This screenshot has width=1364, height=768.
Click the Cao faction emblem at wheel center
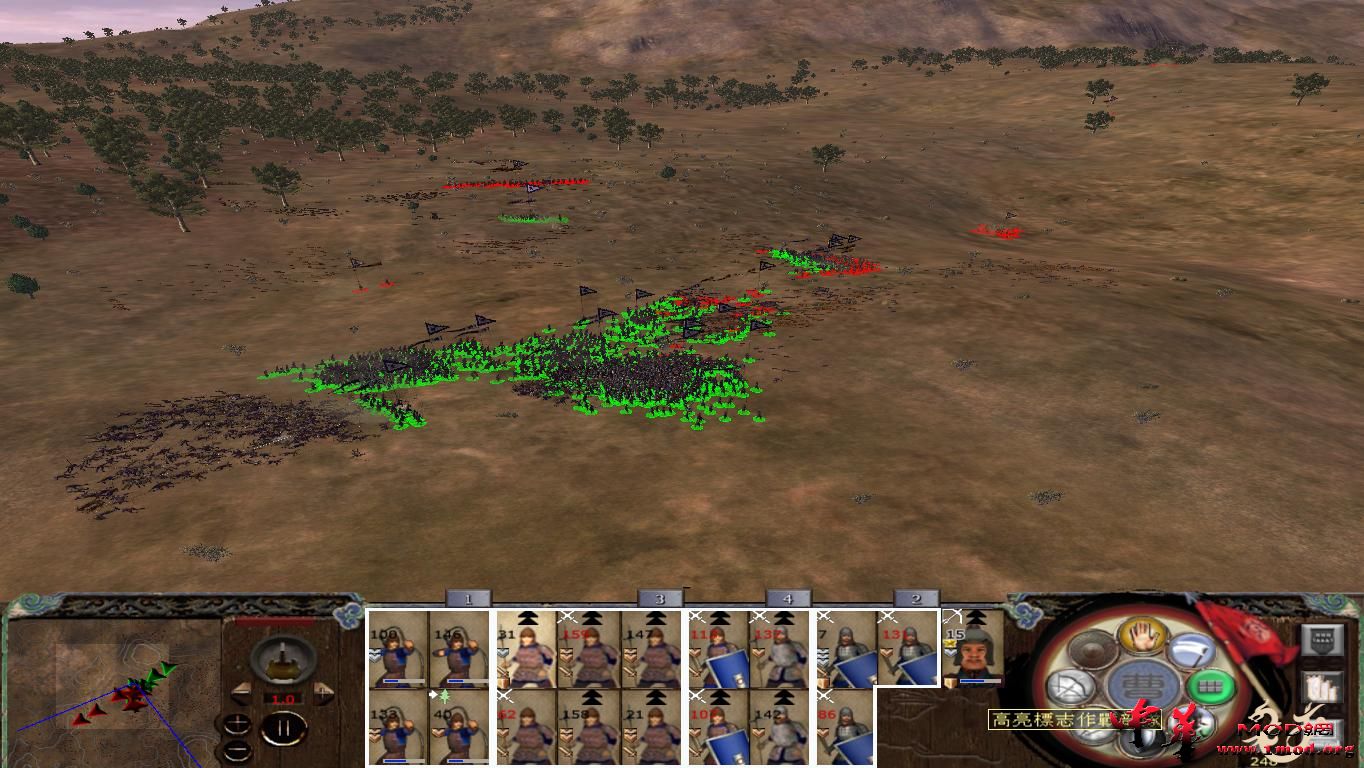click(x=1141, y=683)
